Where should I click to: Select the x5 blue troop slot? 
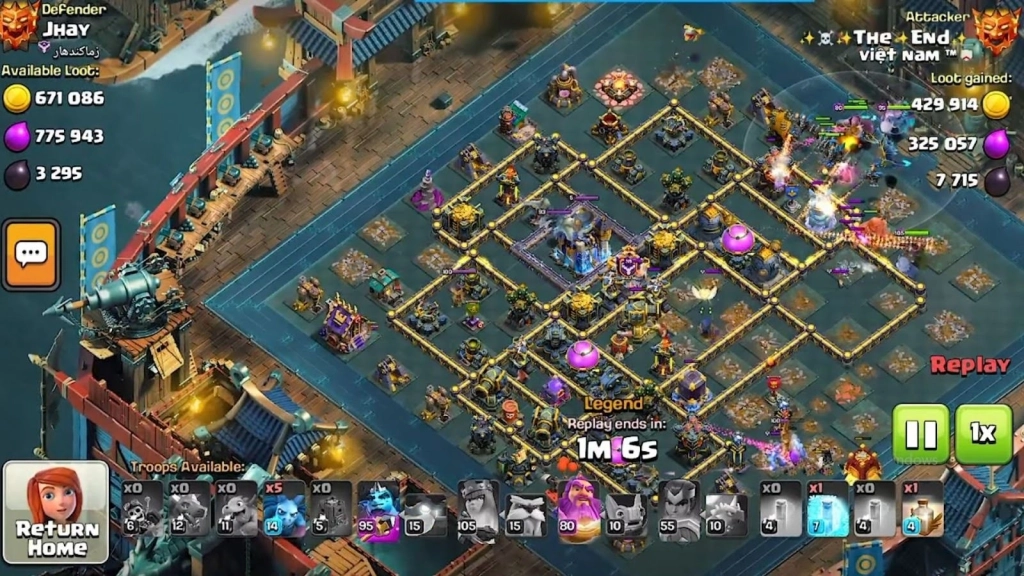282,509
